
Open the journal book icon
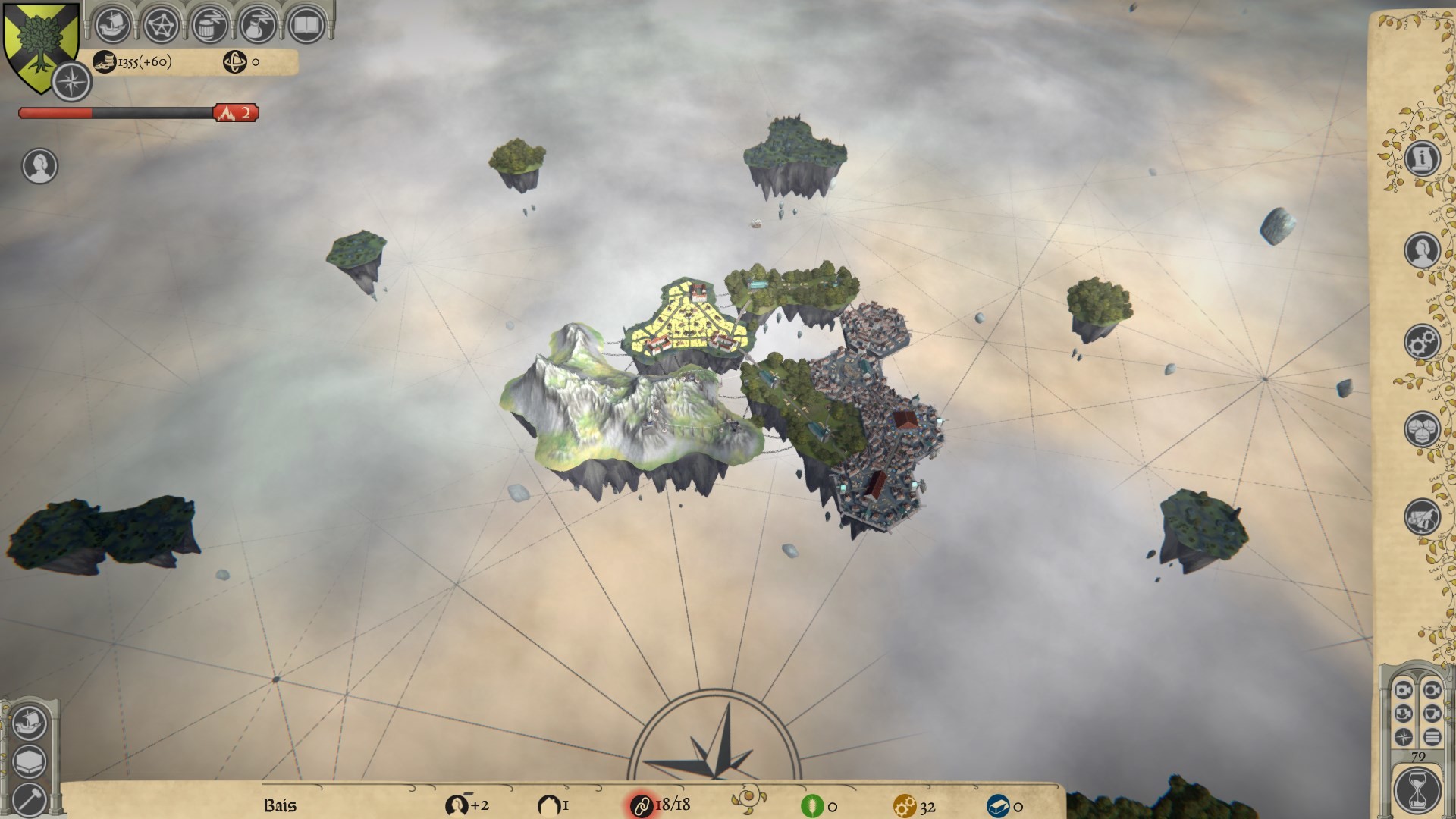[x=308, y=24]
